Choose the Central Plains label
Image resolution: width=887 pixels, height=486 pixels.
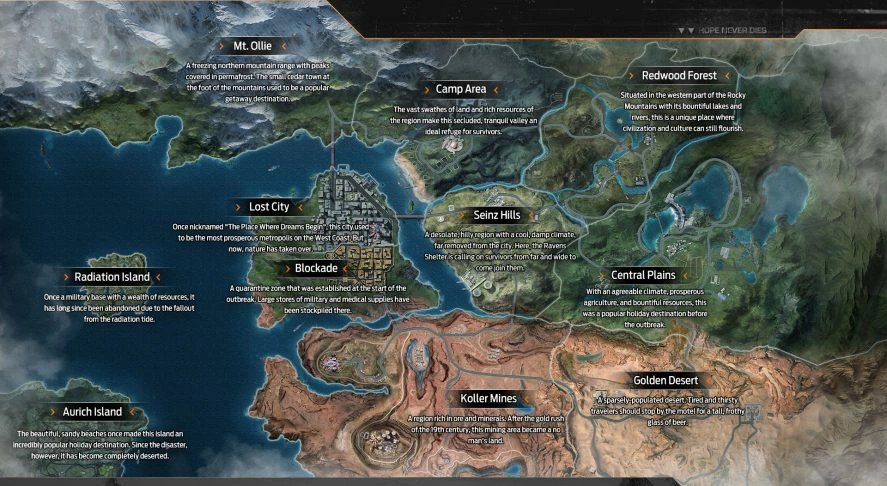643,275
